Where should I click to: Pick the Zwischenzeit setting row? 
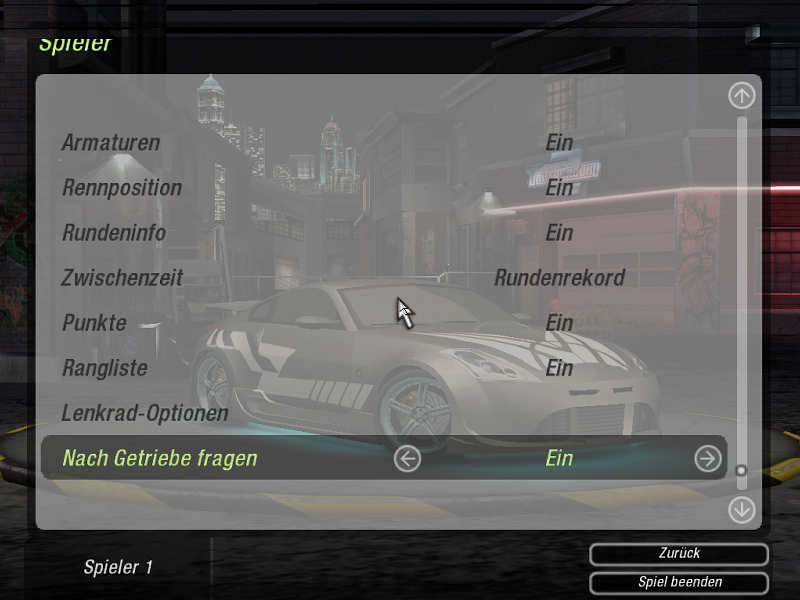coord(122,278)
